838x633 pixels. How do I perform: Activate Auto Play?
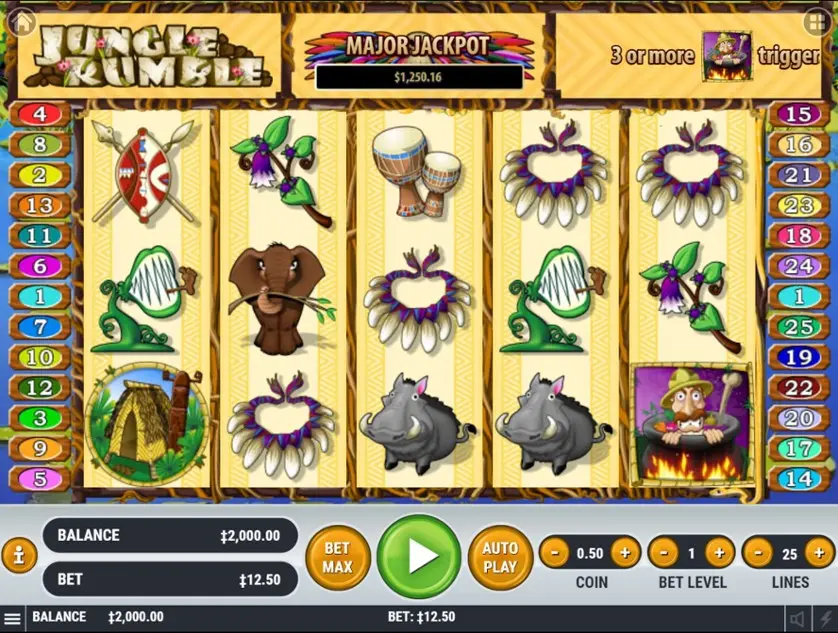[x=500, y=557]
